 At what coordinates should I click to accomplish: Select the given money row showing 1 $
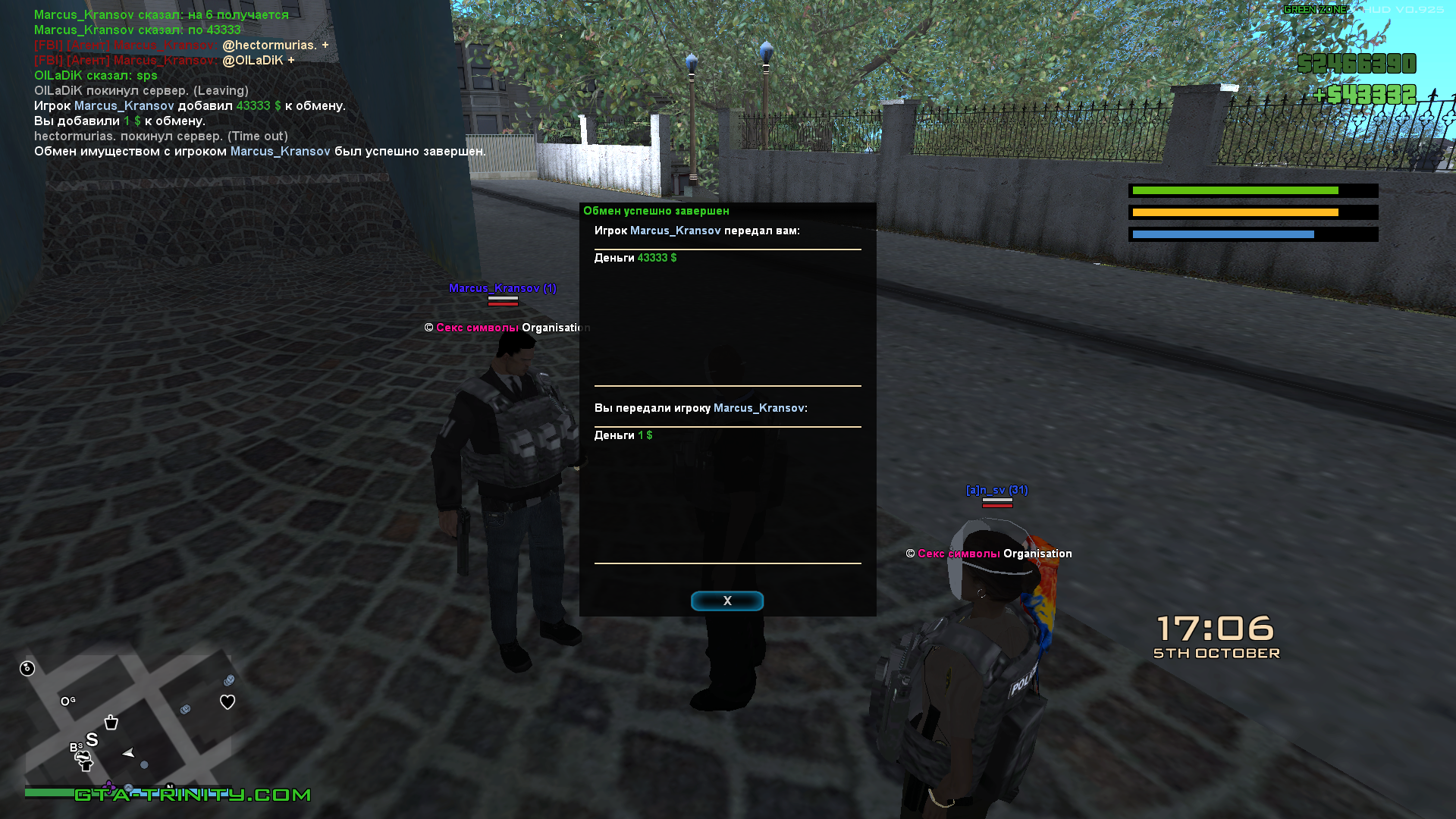click(623, 435)
